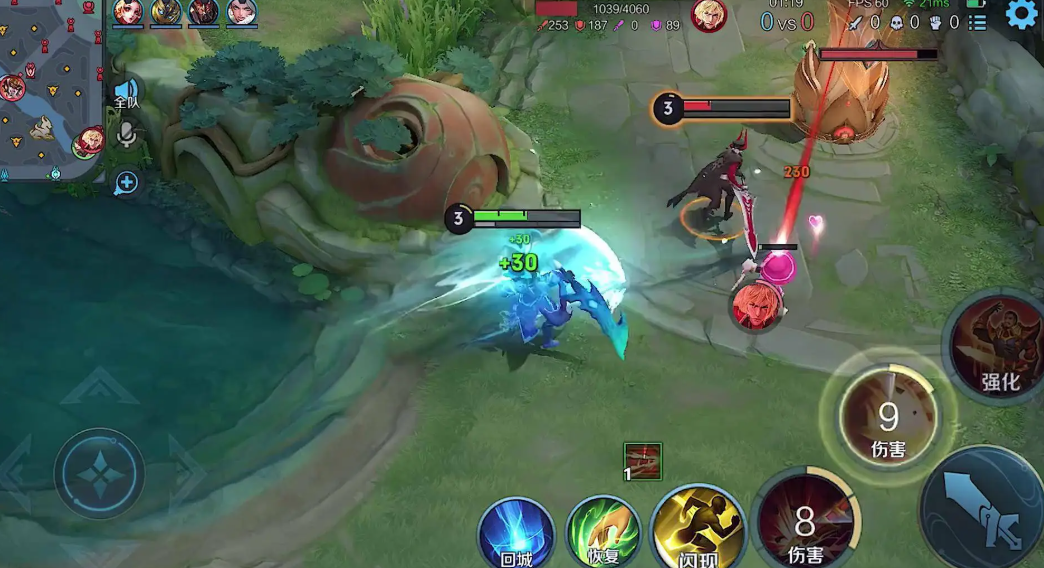Toggle the microphone

(127, 135)
